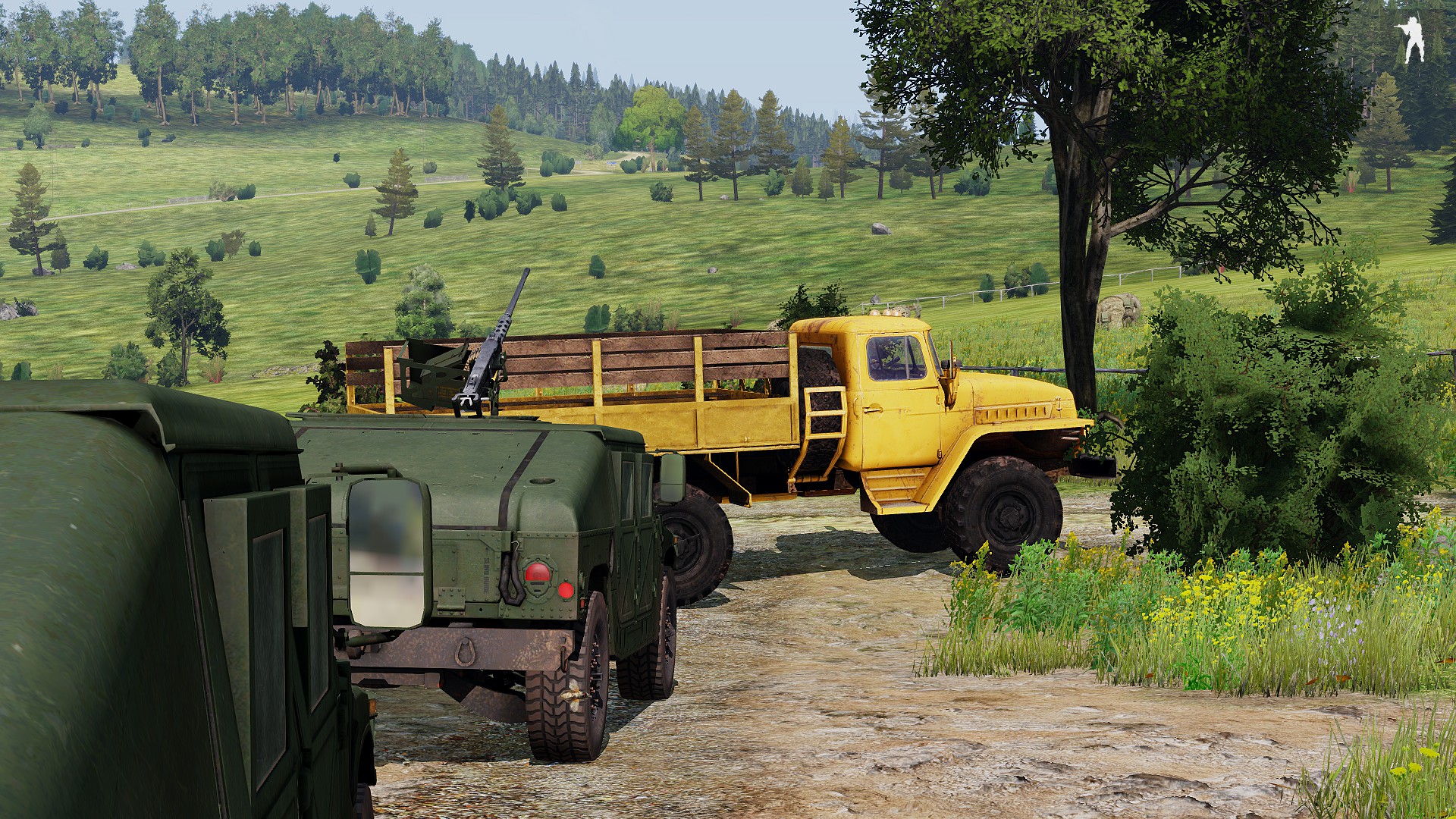Click the soldier stance indicator icon
The height and width of the screenshot is (819, 1456).
(x=1411, y=39)
